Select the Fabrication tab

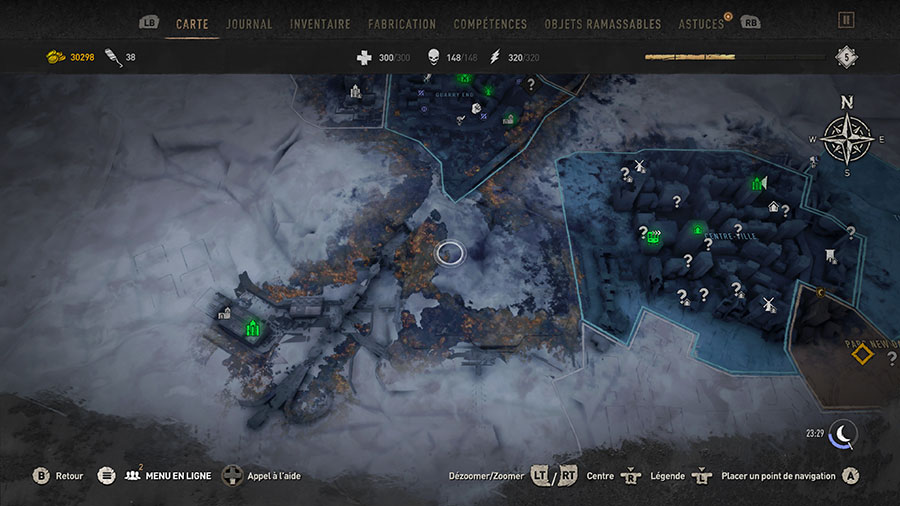tap(402, 23)
